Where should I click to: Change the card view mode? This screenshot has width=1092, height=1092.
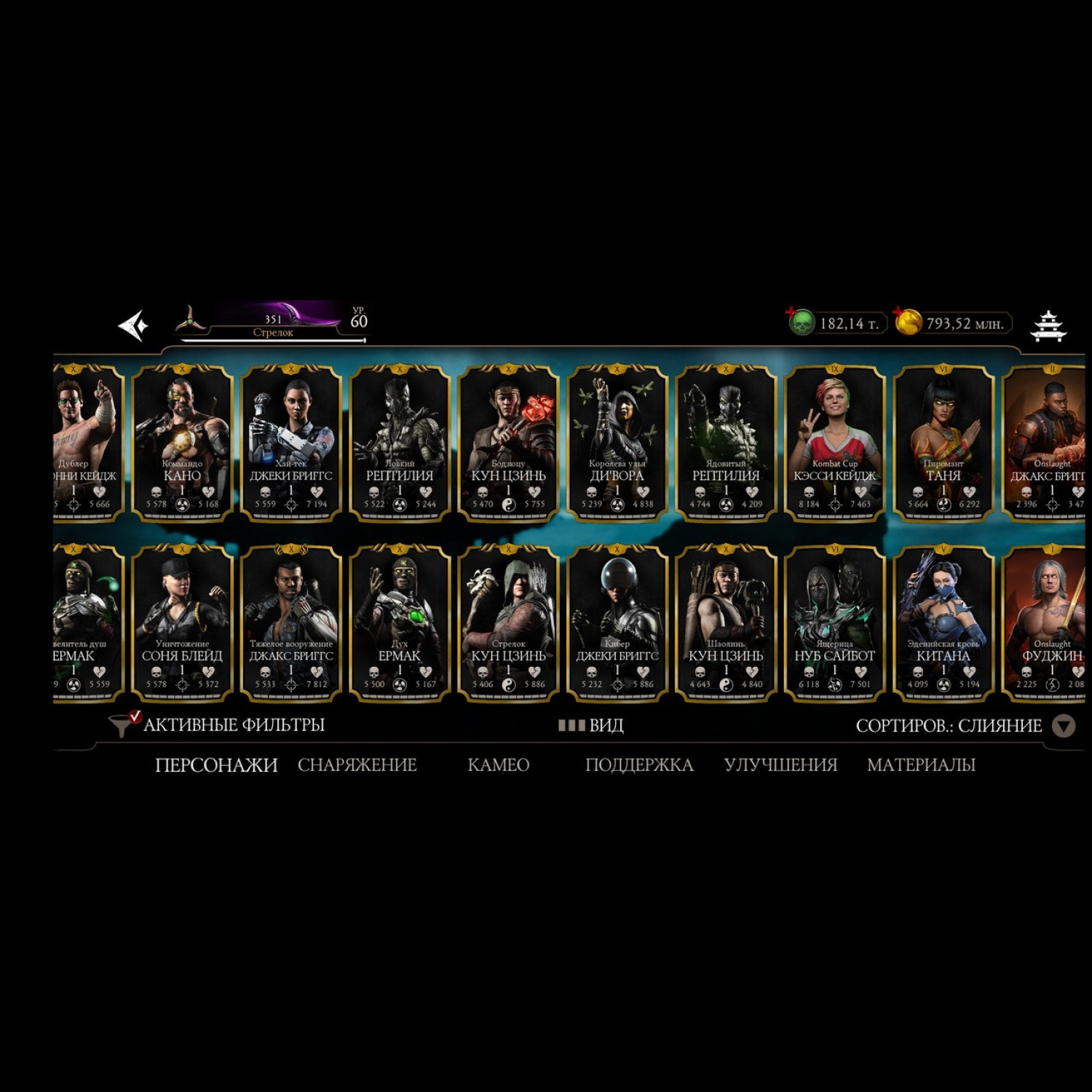click(591, 726)
